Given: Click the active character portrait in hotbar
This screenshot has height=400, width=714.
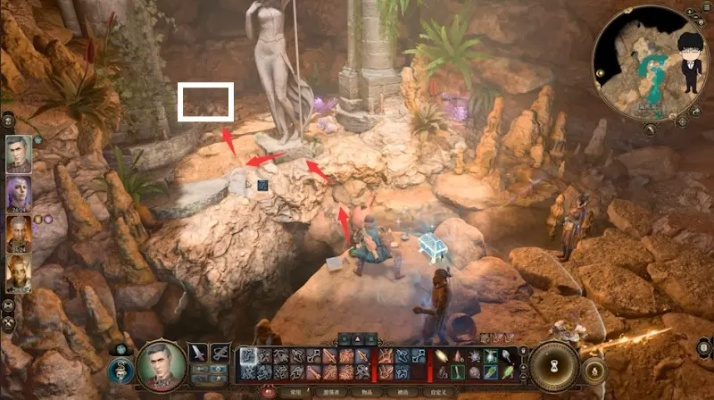Looking at the screenshot, I should coord(160,365).
